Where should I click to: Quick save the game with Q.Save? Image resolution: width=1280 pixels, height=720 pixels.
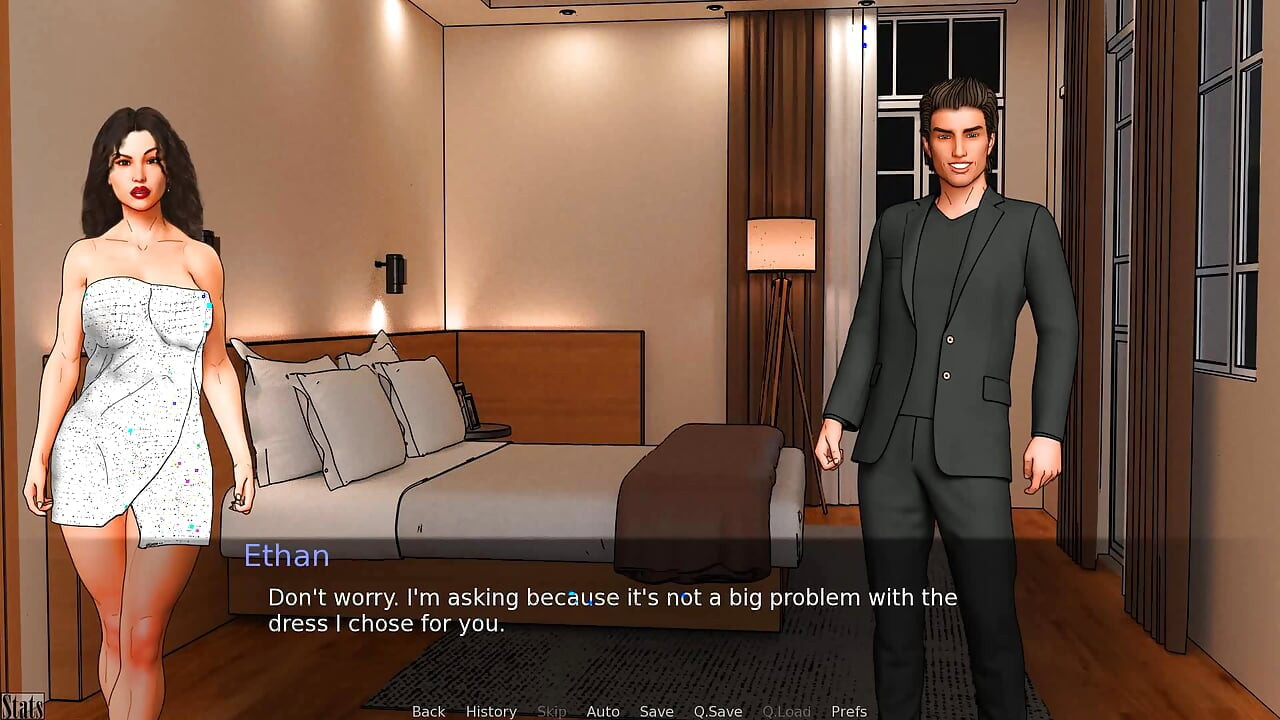click(718, 711)
